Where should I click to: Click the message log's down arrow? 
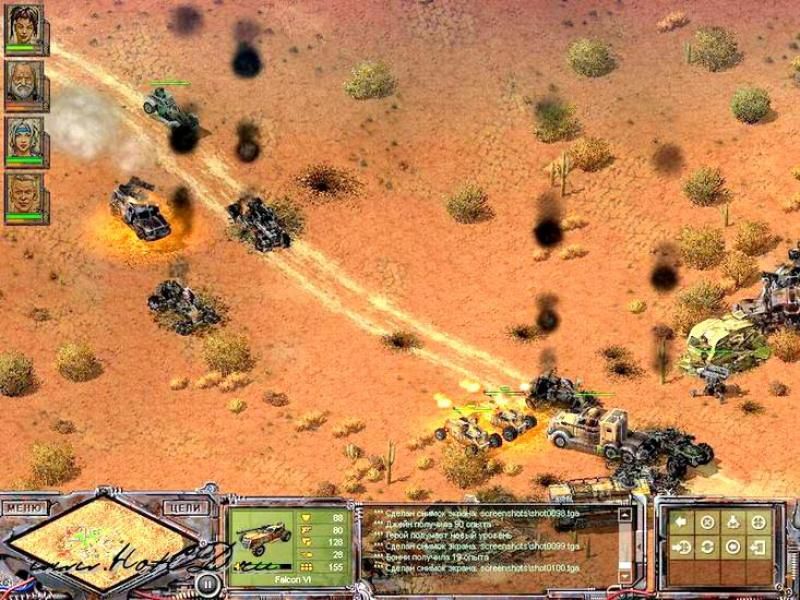click(626, 578)
